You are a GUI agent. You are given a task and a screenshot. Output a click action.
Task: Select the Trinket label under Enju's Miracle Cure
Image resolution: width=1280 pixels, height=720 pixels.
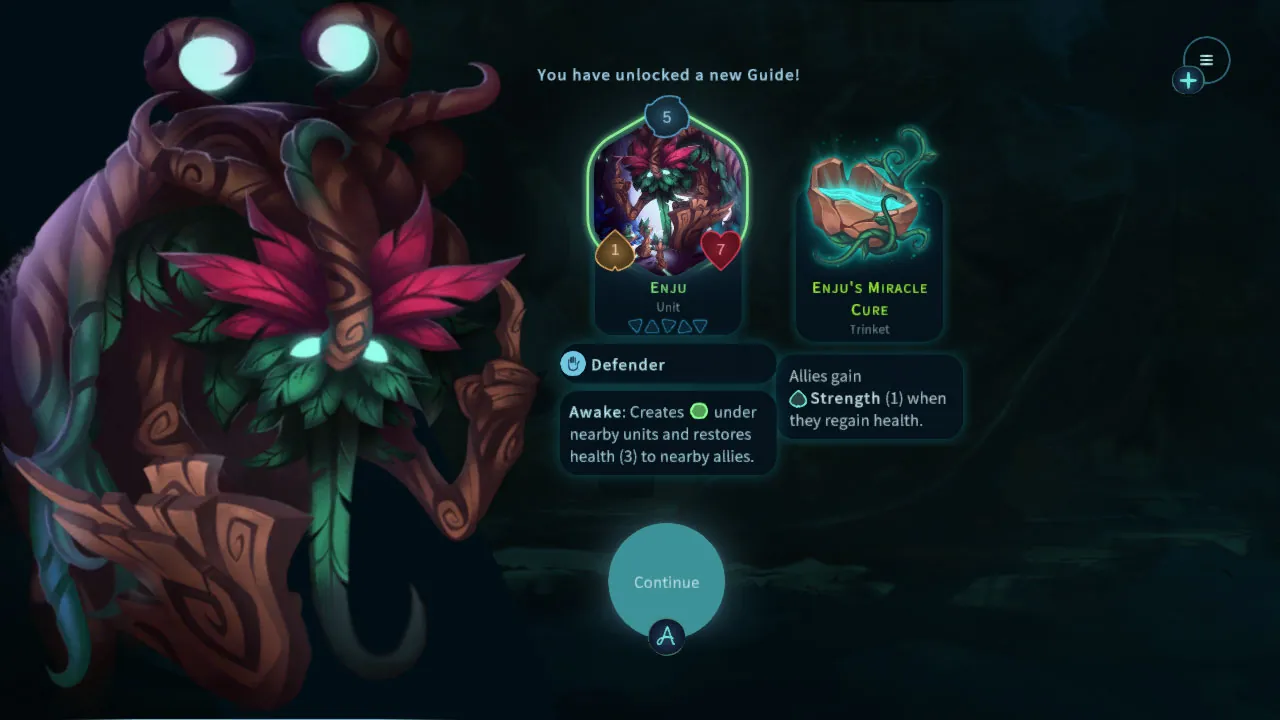pos(869,329)
